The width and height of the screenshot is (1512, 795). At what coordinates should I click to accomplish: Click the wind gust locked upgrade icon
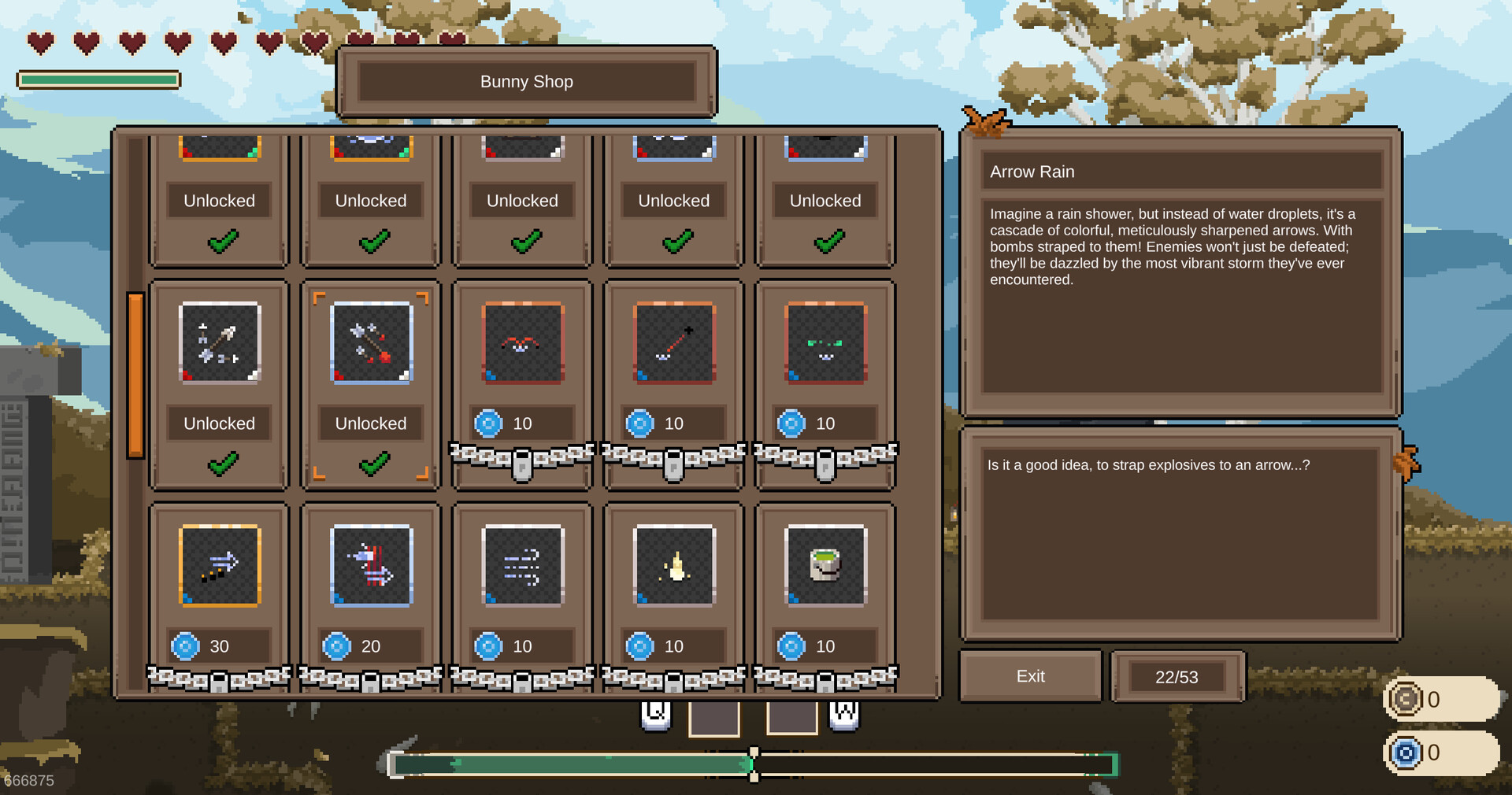click(521, 566)
